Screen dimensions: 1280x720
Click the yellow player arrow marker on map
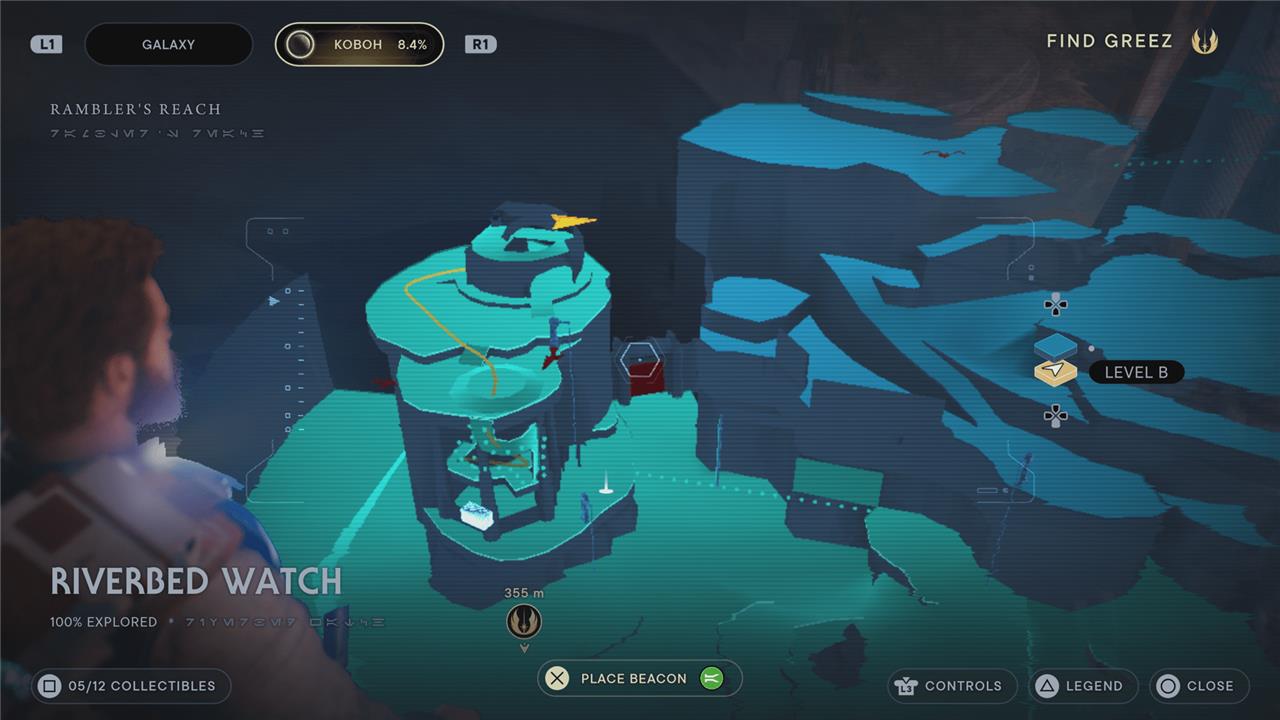(x=572, y=221)
